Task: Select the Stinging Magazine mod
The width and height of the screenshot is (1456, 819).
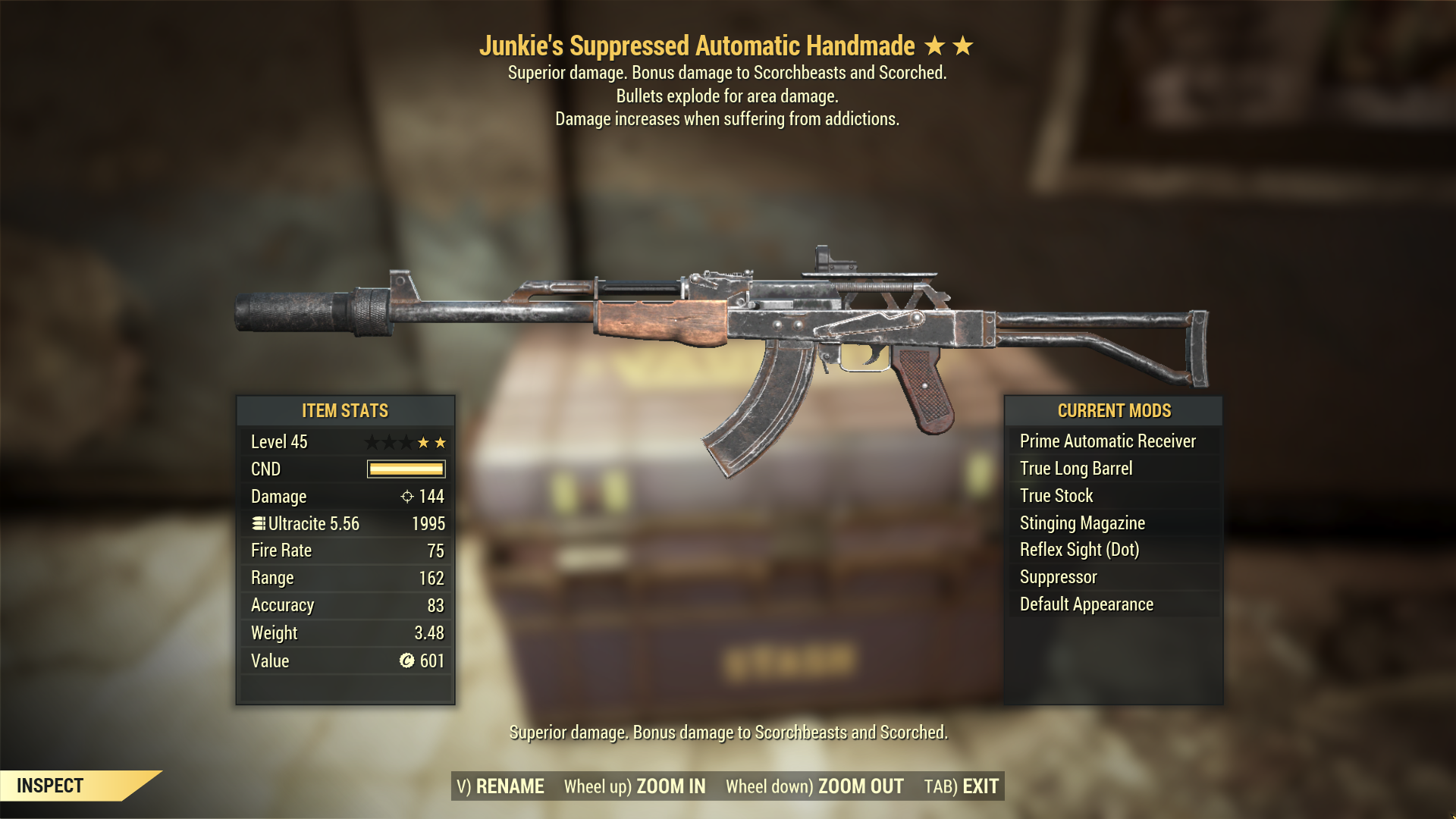Action: tap(1081, 523)
